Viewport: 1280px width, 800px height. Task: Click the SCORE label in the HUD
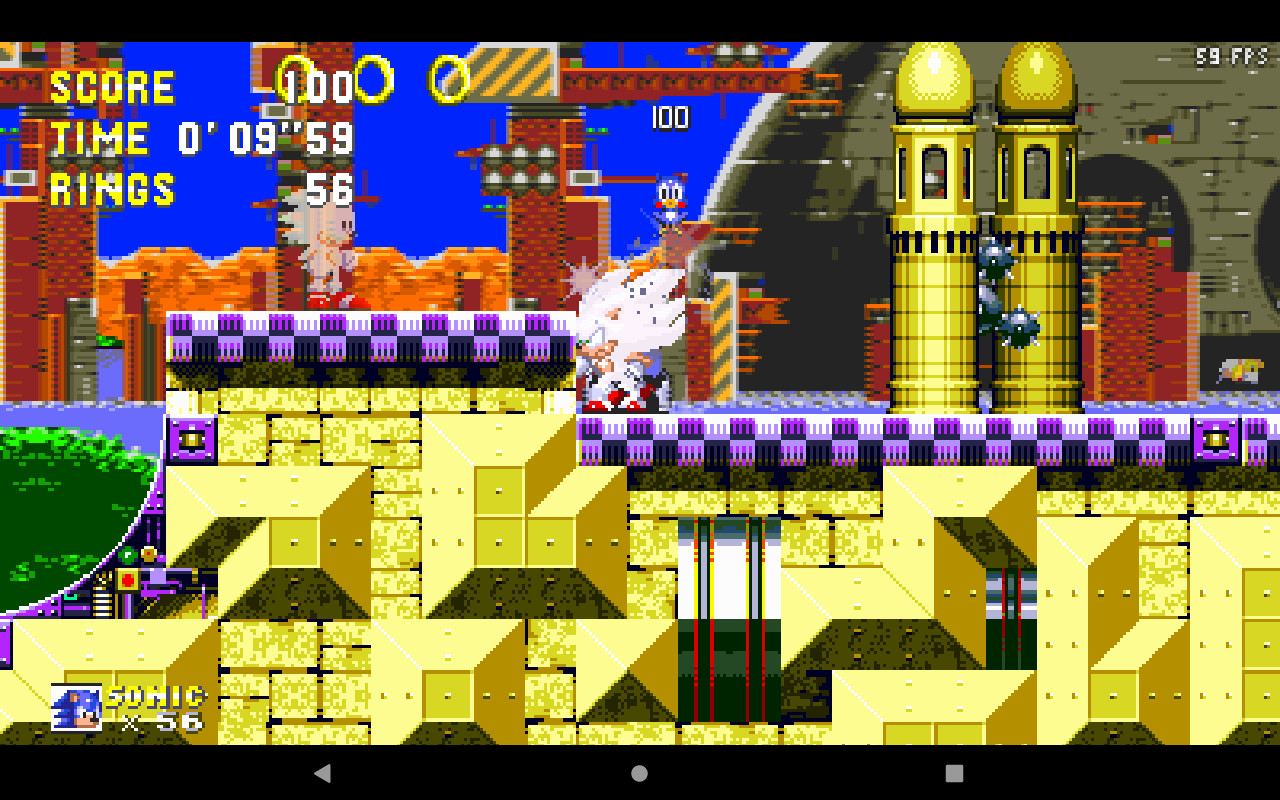pos(115,88)
